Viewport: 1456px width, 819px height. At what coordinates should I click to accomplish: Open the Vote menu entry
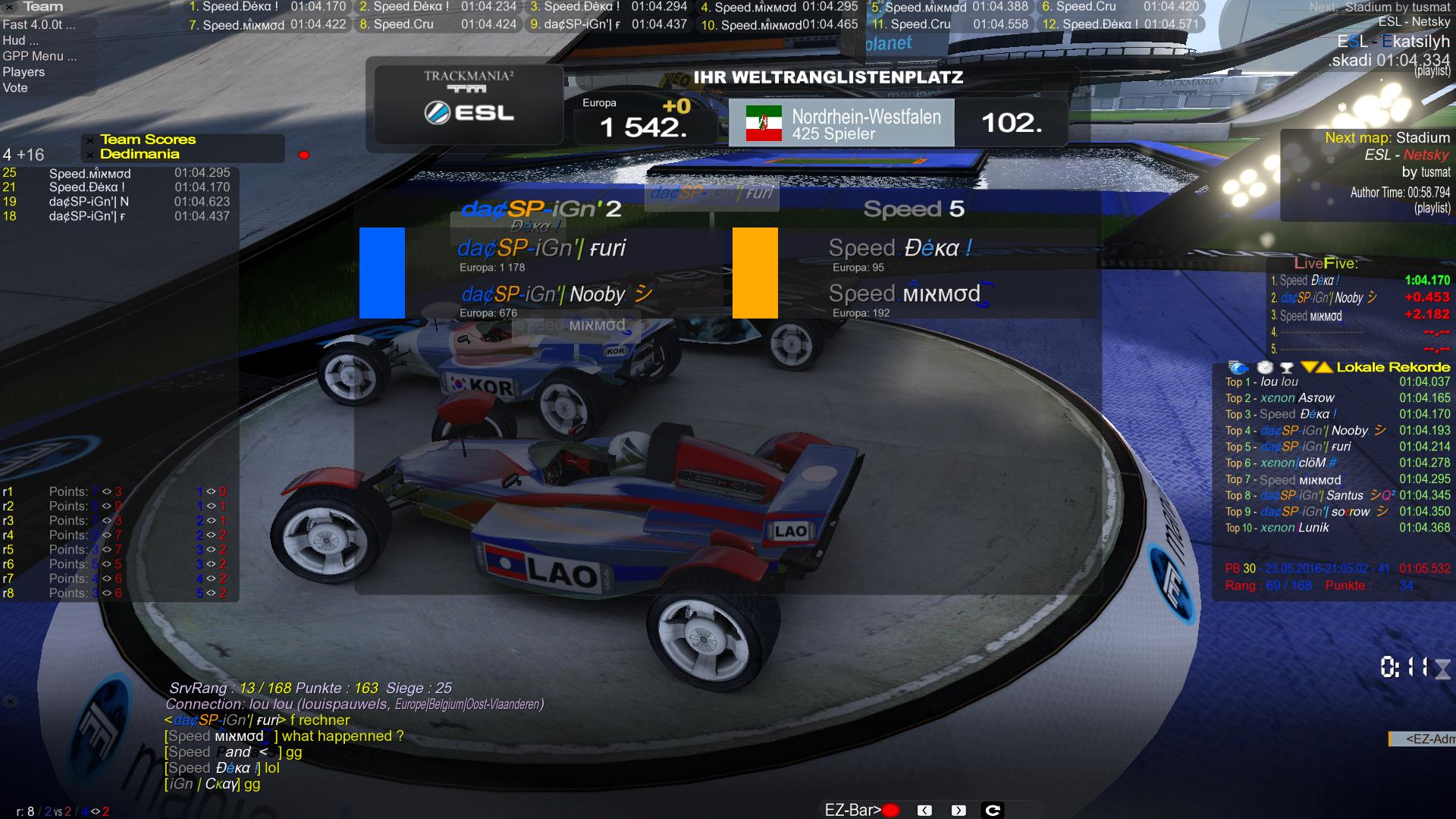pos(15,88)
